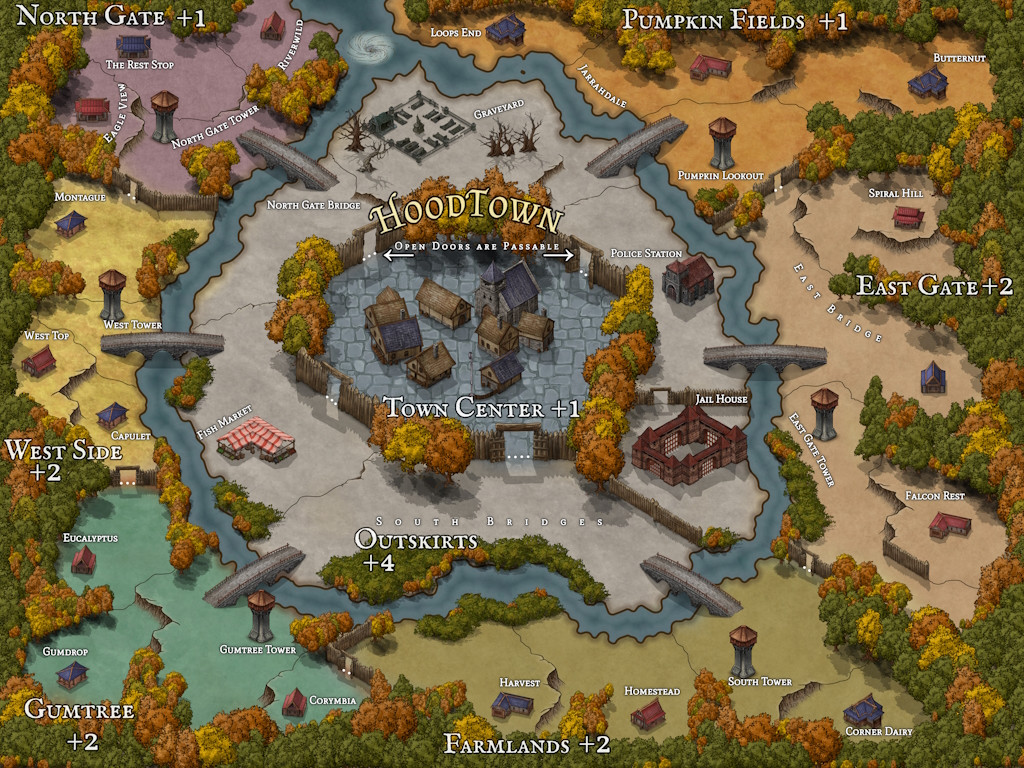This screenshot has width=1024, height=768.
Task: Select the Loops End territory
Action: click(506, 28)
